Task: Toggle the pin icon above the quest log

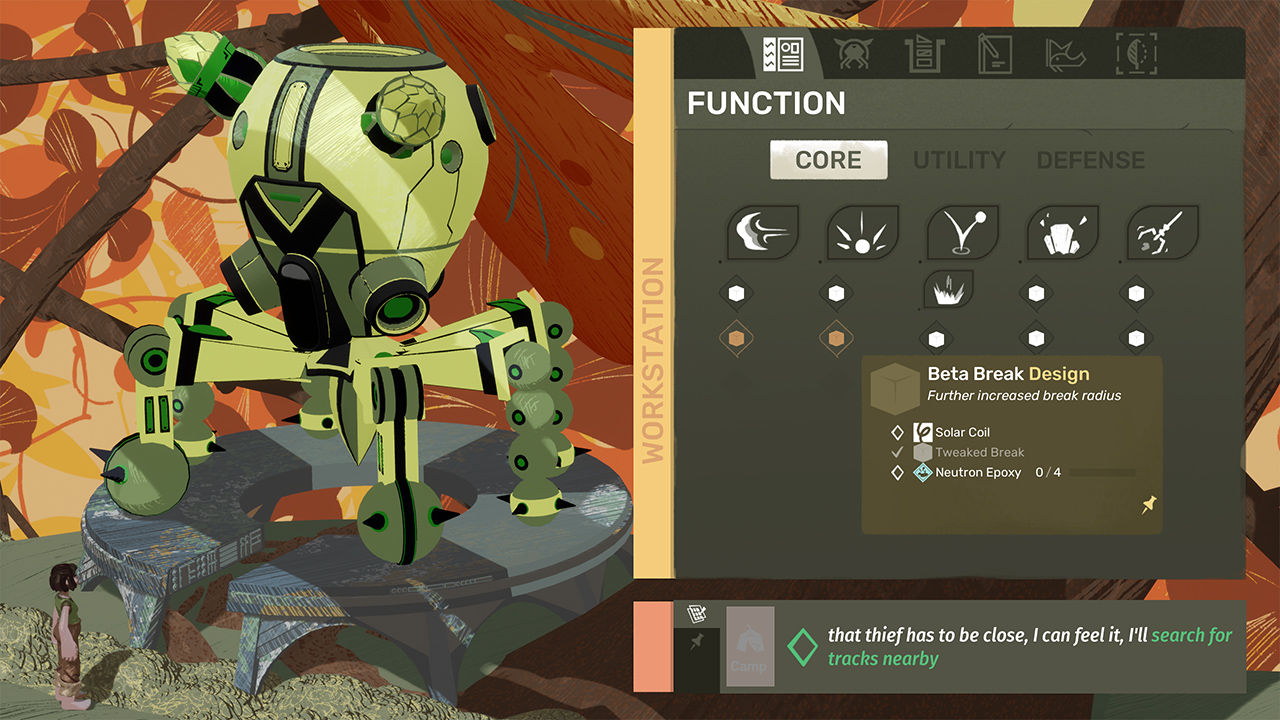Action: pyautogui.click(x=695, y=638)
